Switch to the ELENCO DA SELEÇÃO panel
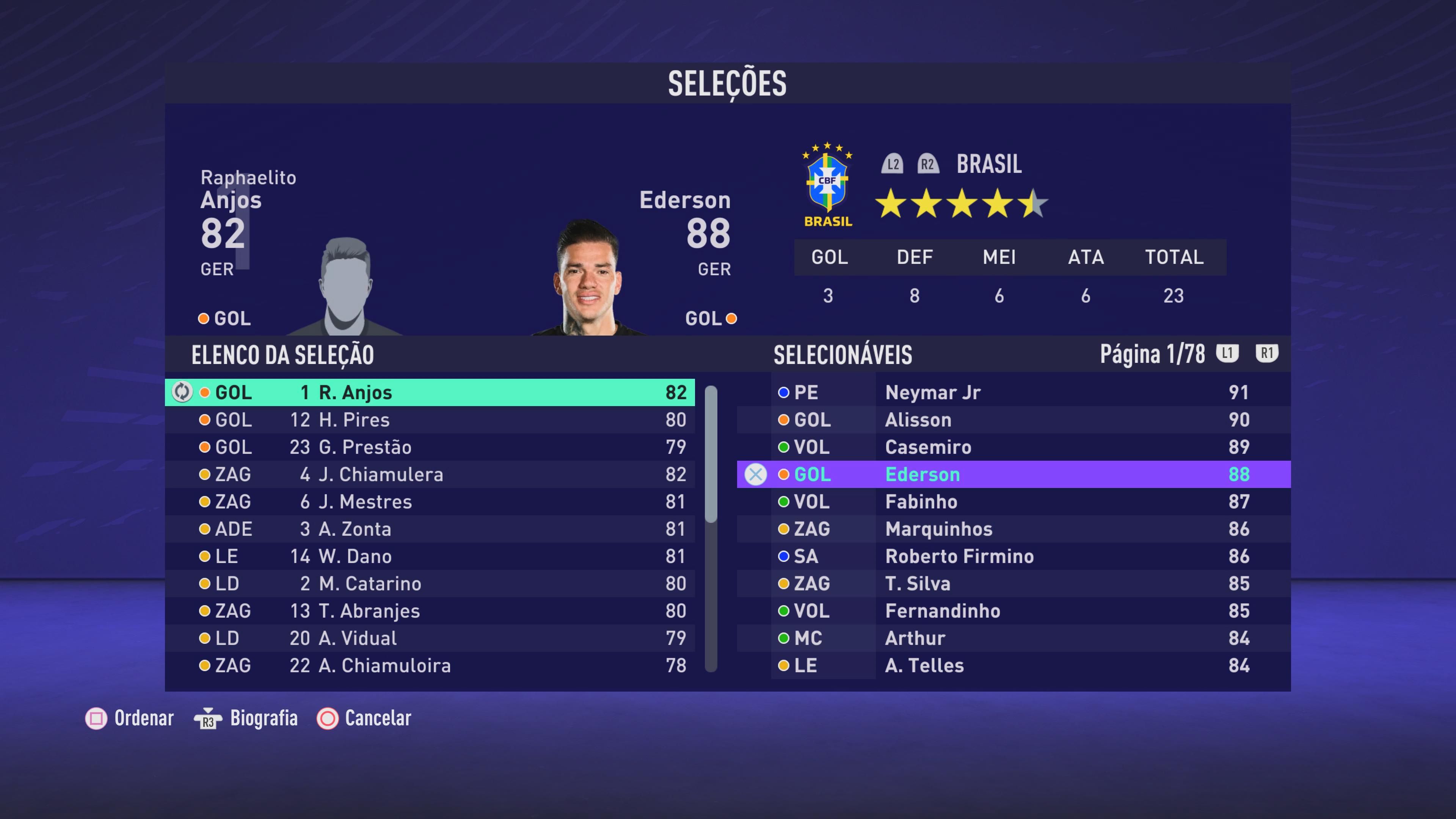Viewport: 1456px width, 819px height. point(282,354)
